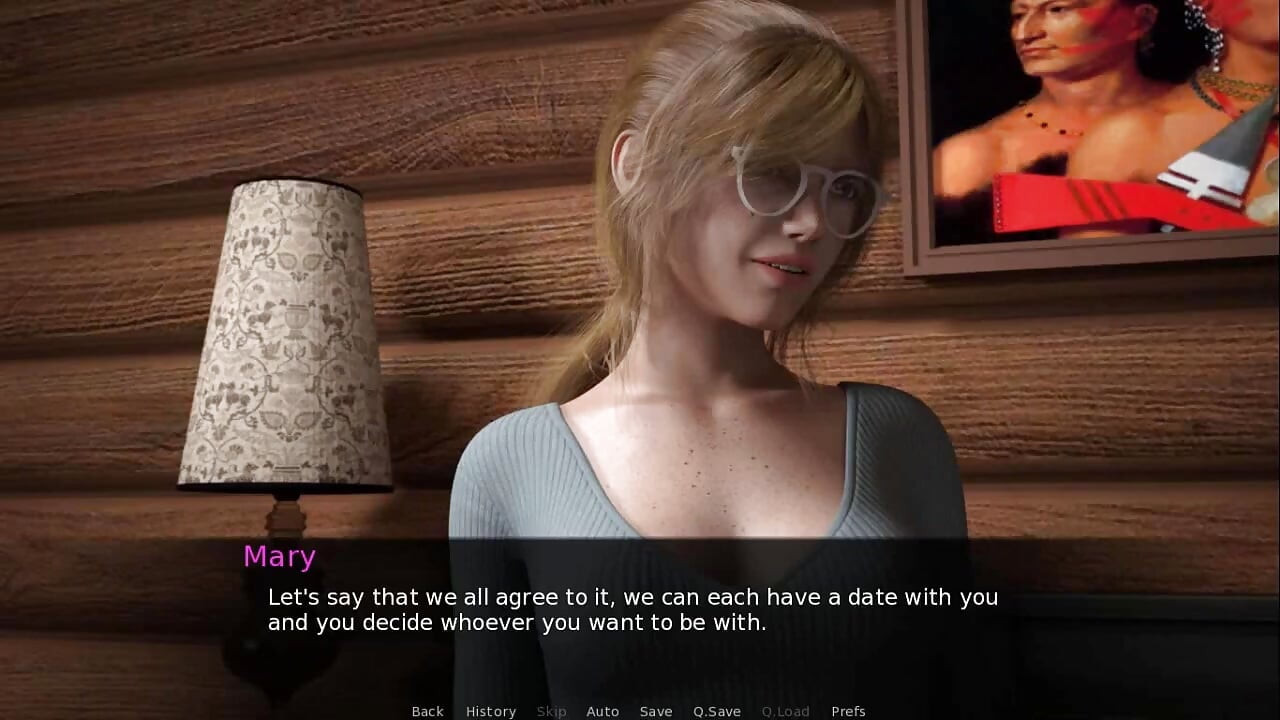Click the Back option on the quick menu

click(427, 711)
